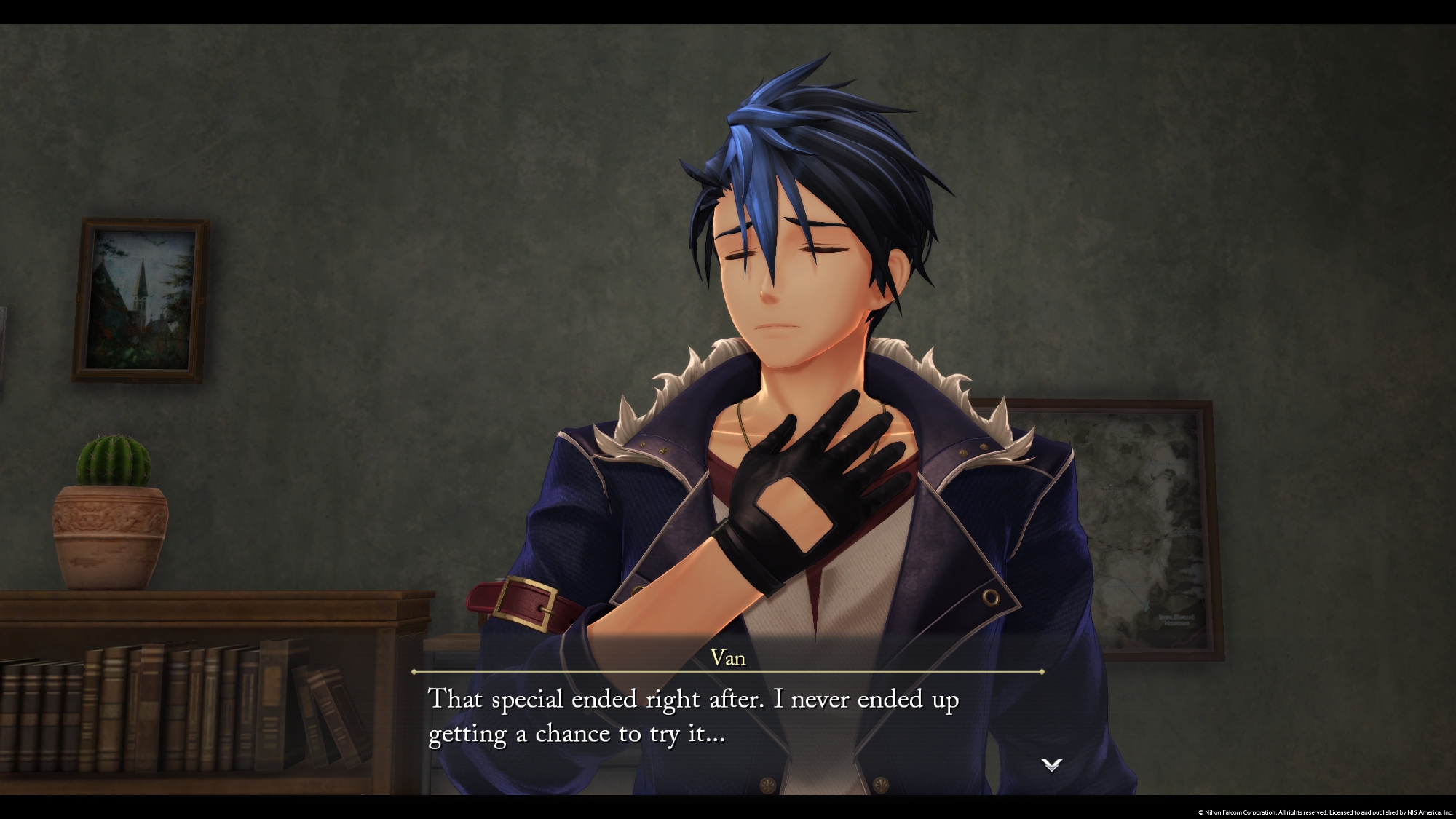Advance dialogue with the down-arrow continue indicator
This screenshot has width=1456, height=819.
pos(1052,764)
